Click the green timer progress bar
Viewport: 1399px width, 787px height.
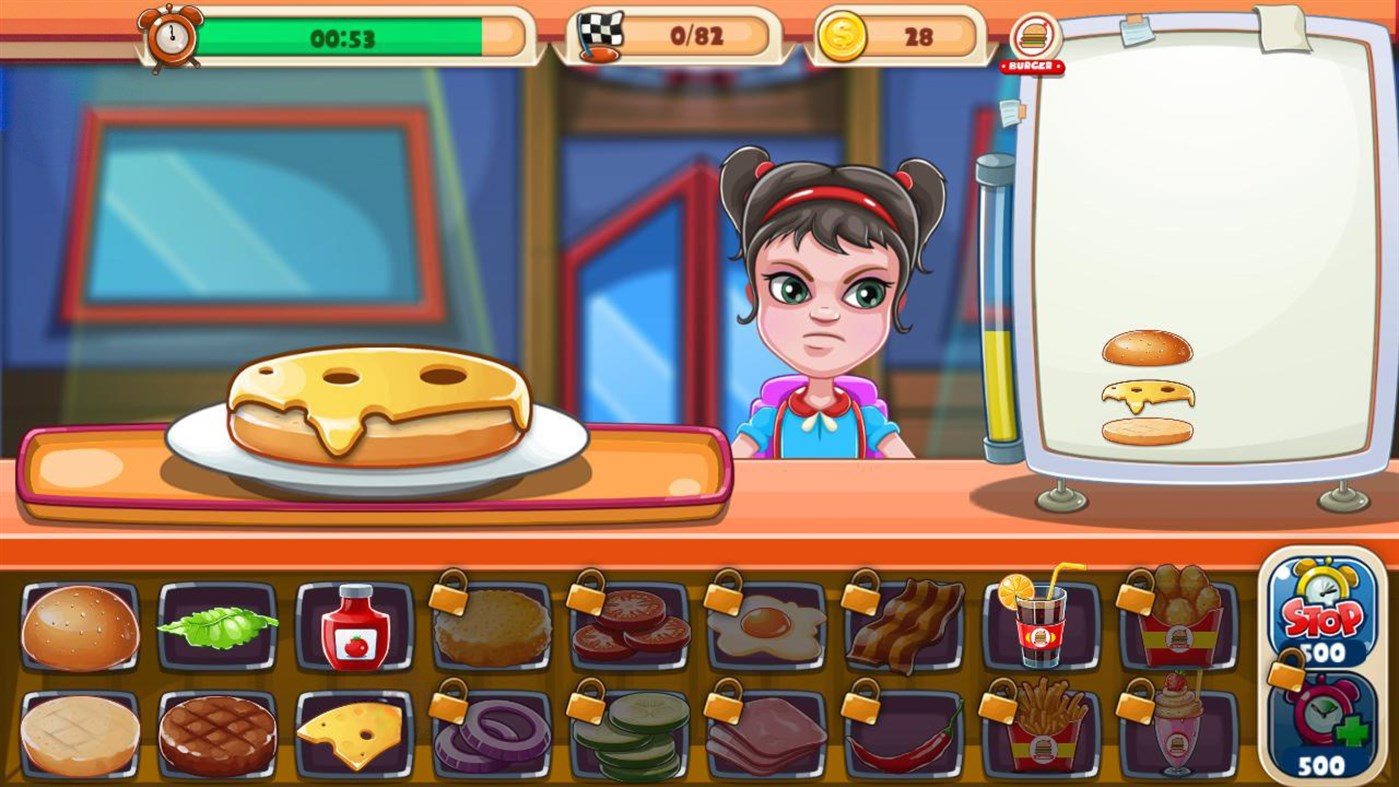click(340, 37)
